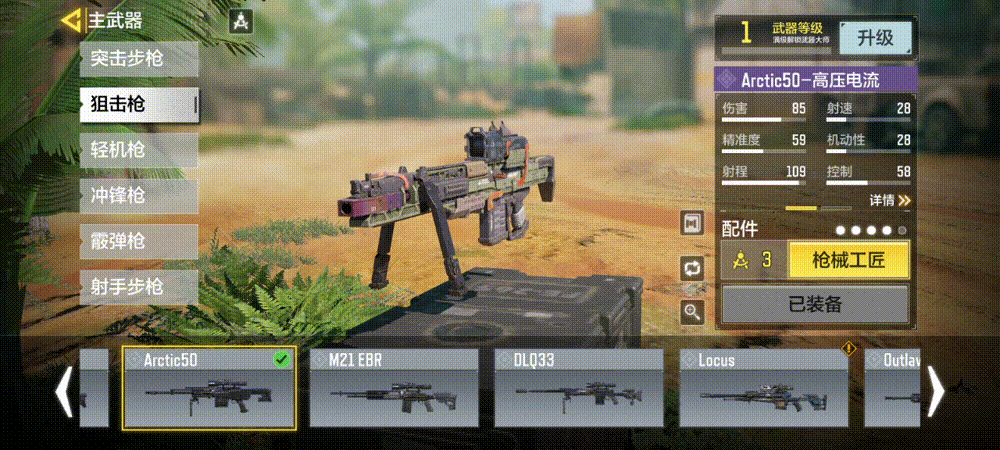1000x450 pixels.
Task: Open the 枪械工匠 gunsmith
Action: click(849, 261)
